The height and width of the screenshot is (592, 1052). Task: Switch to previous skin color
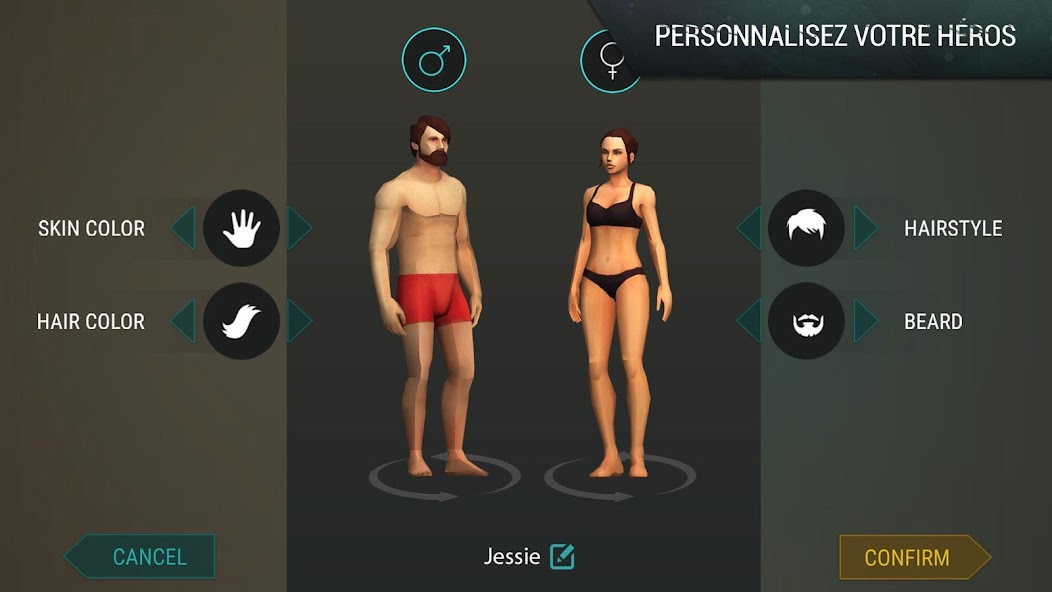coord(182,228)
